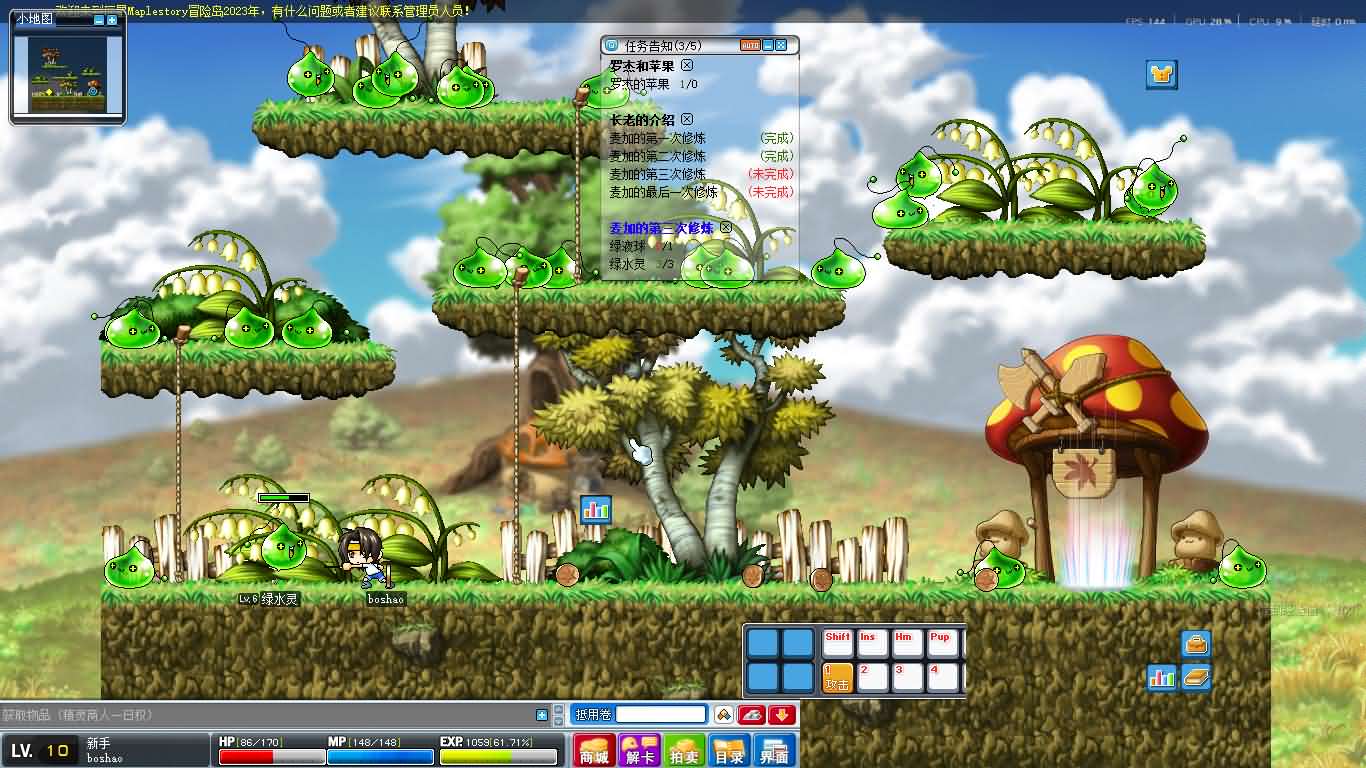
Task: Open the 拍卖 auction icon
Action: tap(683, 750)
